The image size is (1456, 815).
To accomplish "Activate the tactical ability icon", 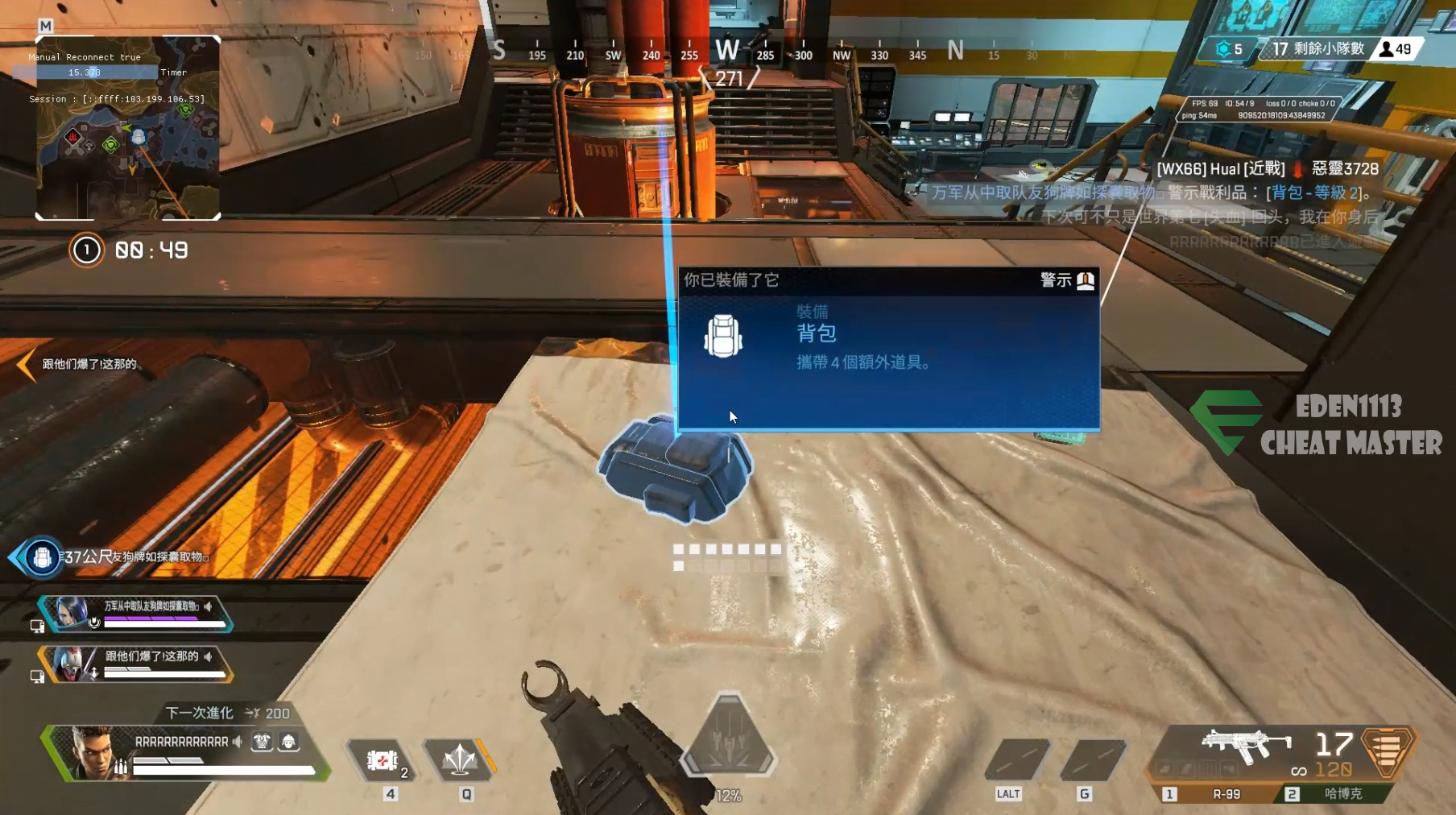I will 461,760.
